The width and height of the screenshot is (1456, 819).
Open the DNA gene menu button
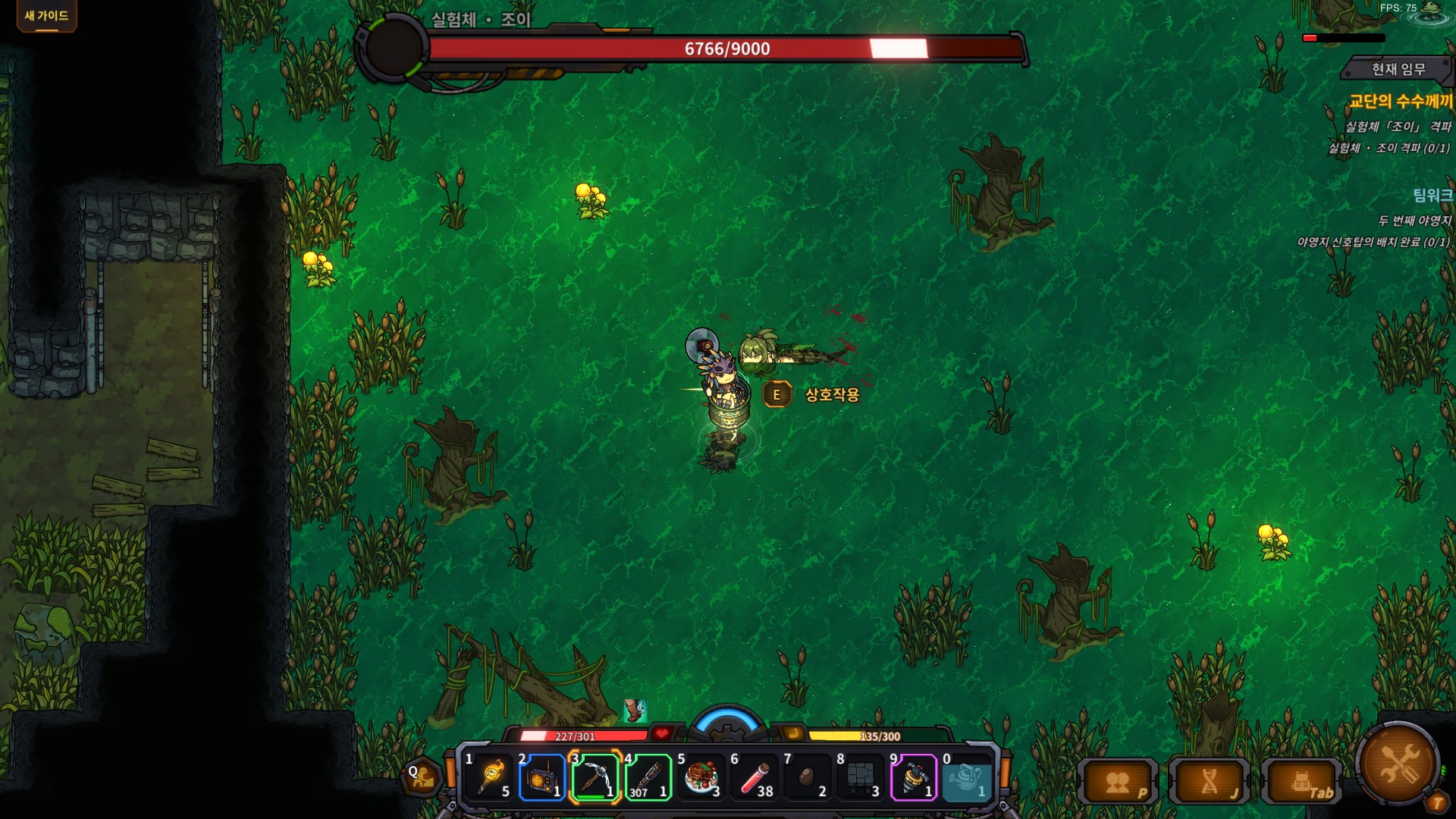[x=1211, y=782]
